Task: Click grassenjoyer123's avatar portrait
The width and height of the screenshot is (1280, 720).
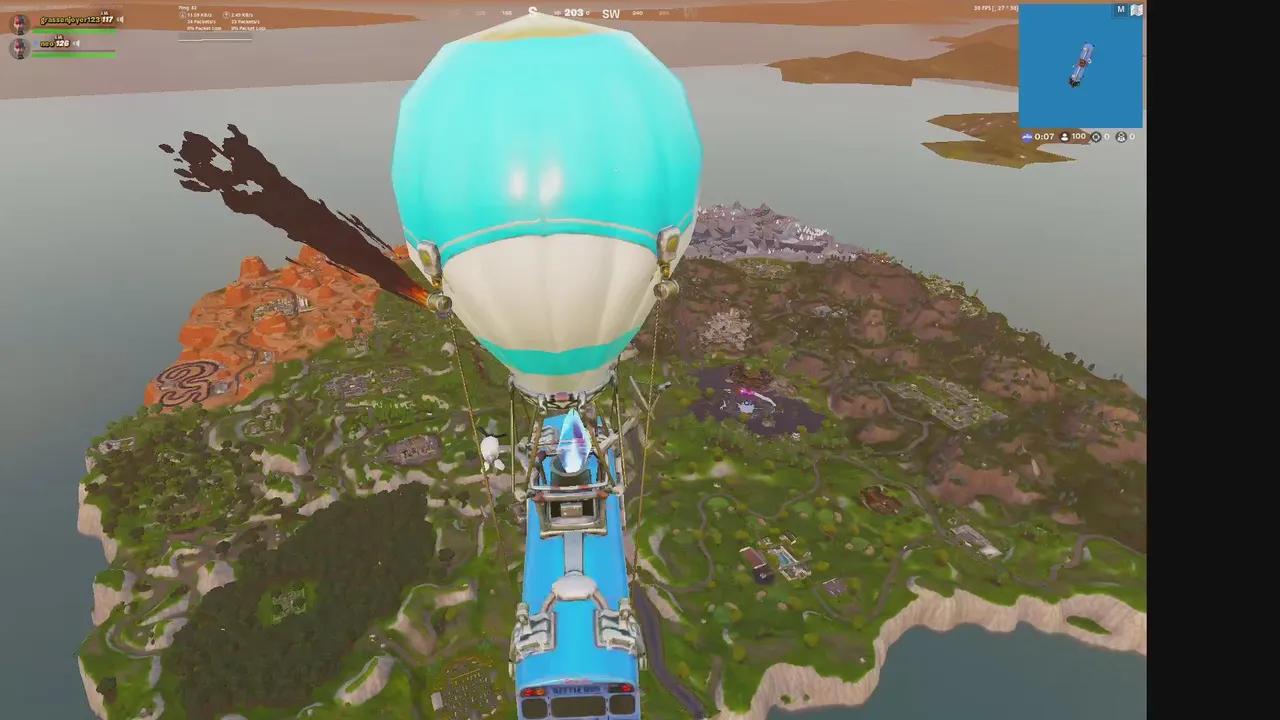Action: [x=21, y=25]
